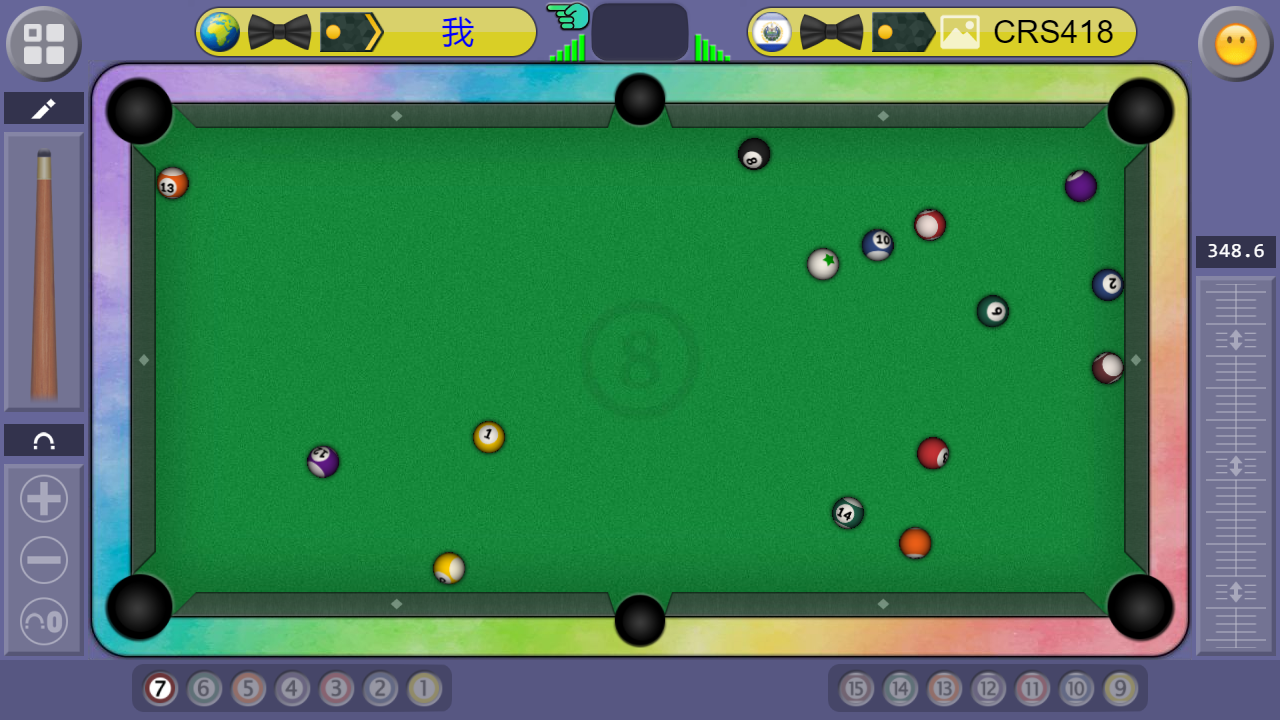Viewport: 1280px width, 720px height.
Task: Select the cue editing pencil icon
Action: 43,108
